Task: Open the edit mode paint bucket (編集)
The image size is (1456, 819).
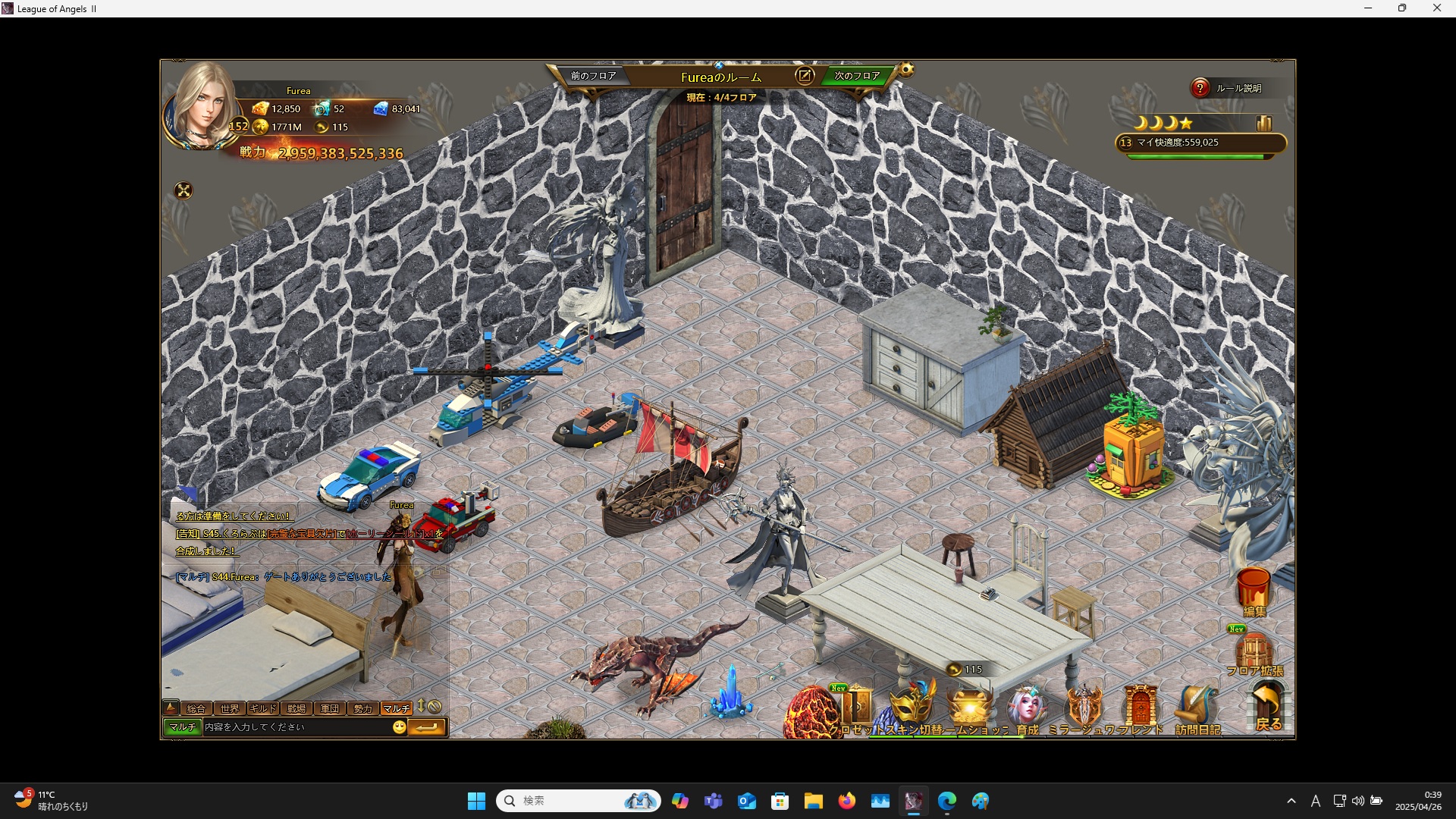Action: point(1254,590)
